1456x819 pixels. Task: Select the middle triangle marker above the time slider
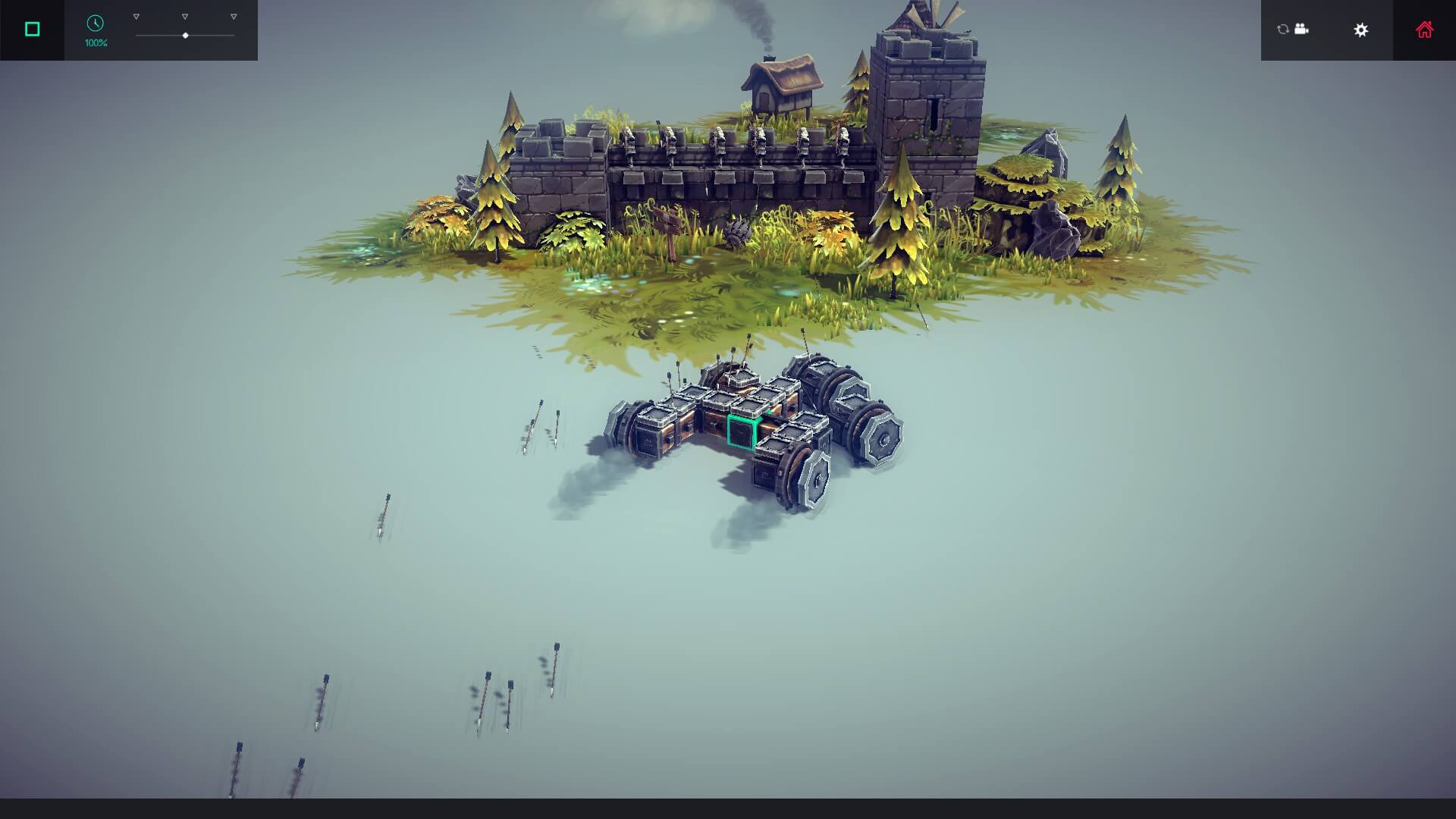click(184, 14)
